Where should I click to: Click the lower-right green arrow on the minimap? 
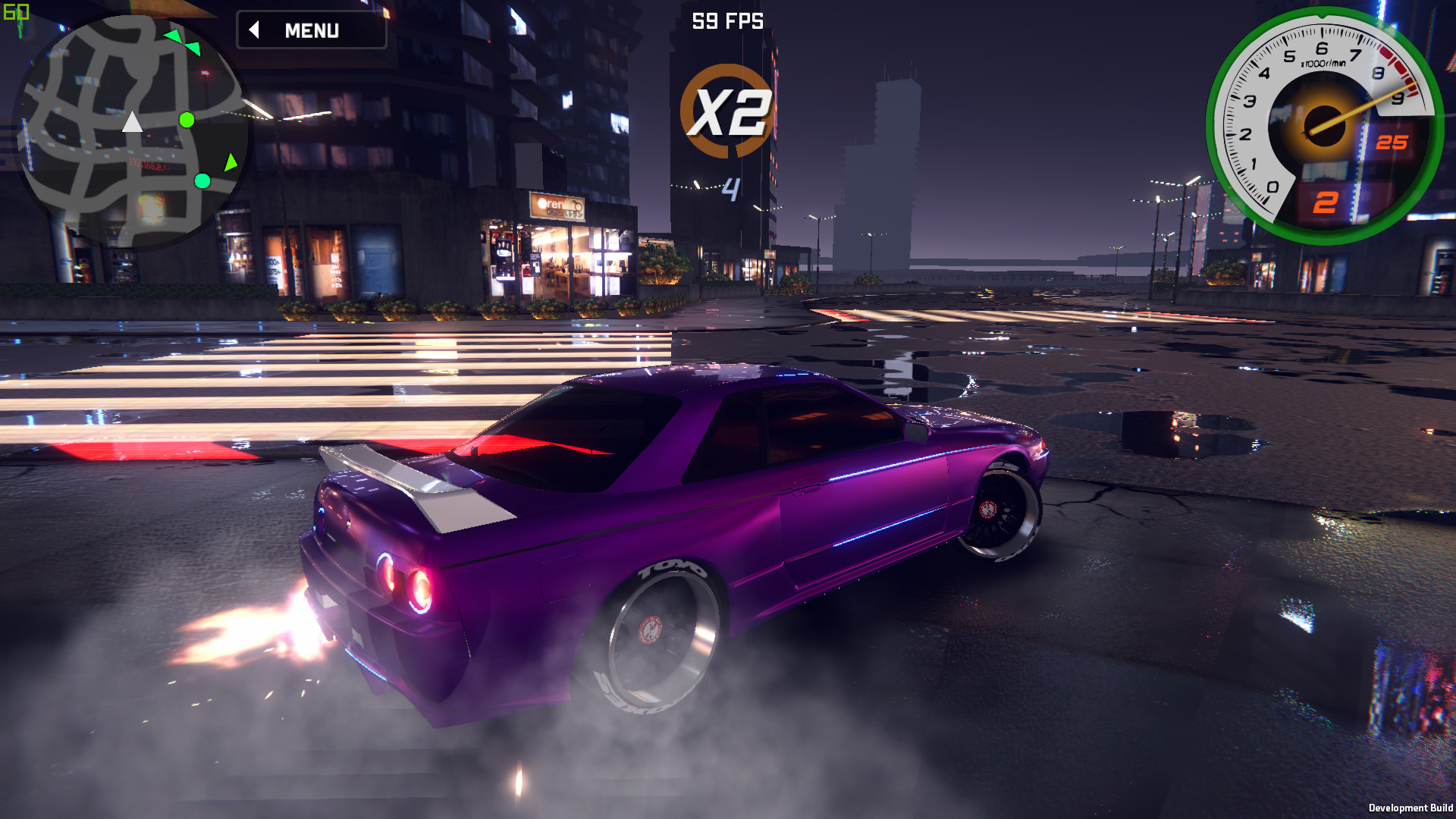[230, 162]
